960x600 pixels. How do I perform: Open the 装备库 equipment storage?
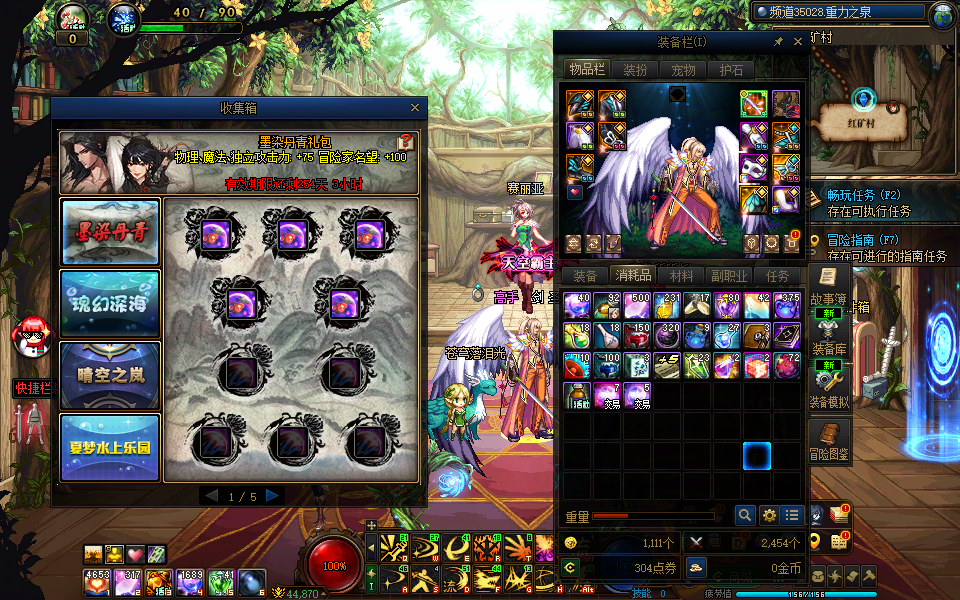(x=830, y=337)
